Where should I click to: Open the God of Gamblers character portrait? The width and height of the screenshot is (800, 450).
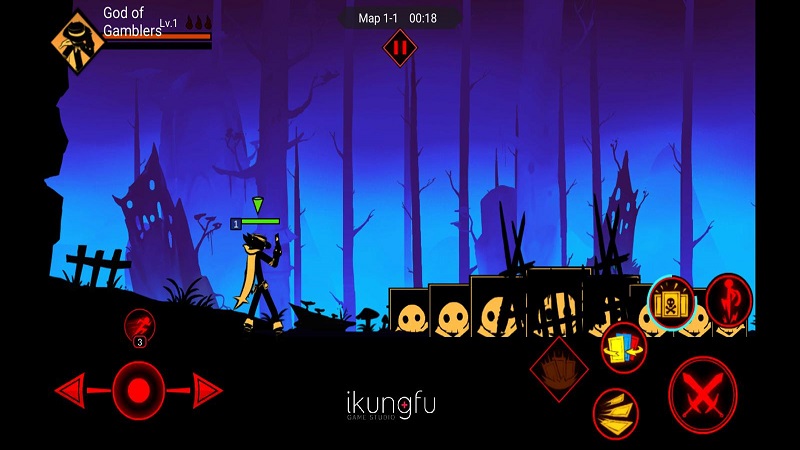click(x=77, y=40)
